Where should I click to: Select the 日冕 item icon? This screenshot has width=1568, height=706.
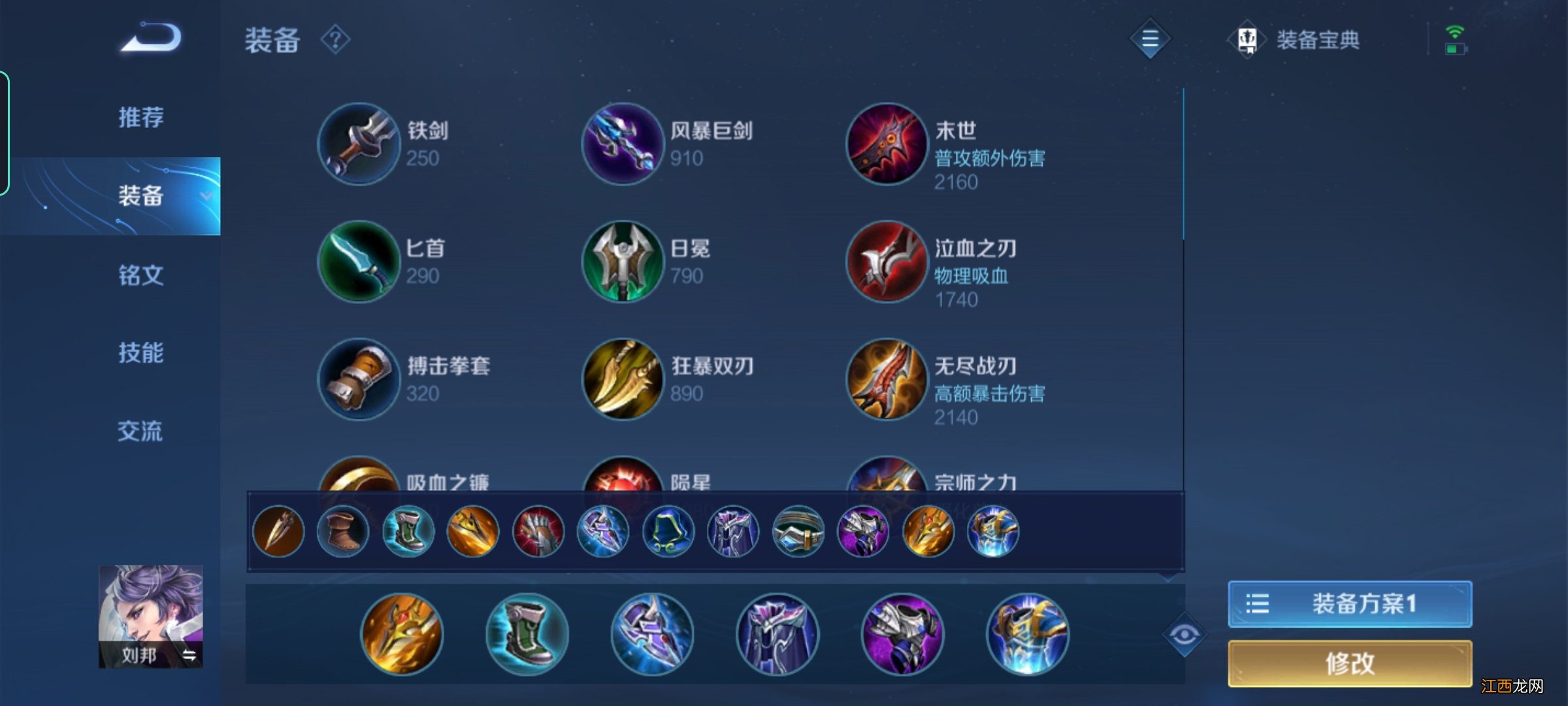pos(624,261)
